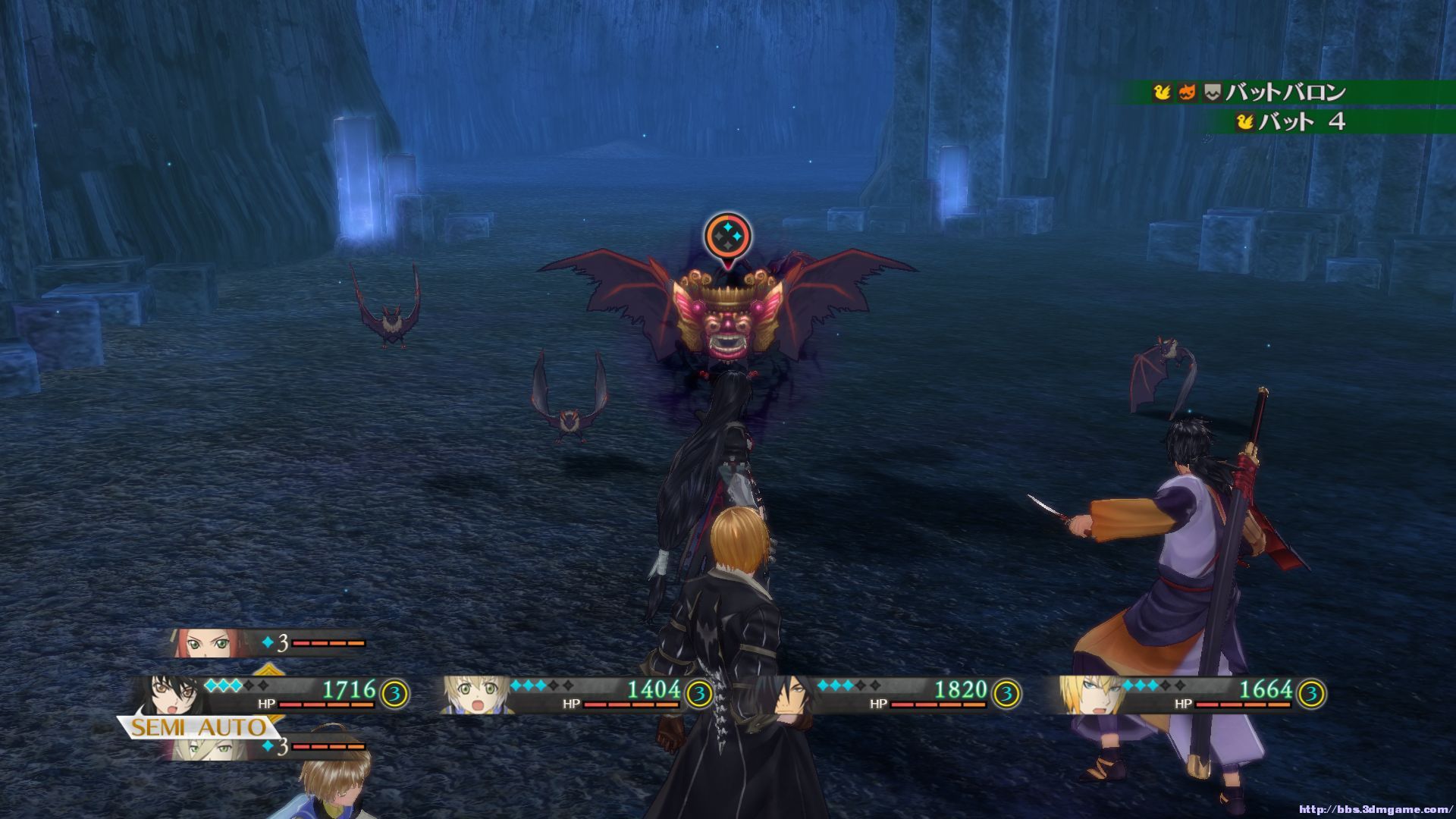Image resolution: width=1456 pixels, height=819 pixels.
Task: Toggle the SEMI AUTO control mode label
Action: [x=197, y=728]
